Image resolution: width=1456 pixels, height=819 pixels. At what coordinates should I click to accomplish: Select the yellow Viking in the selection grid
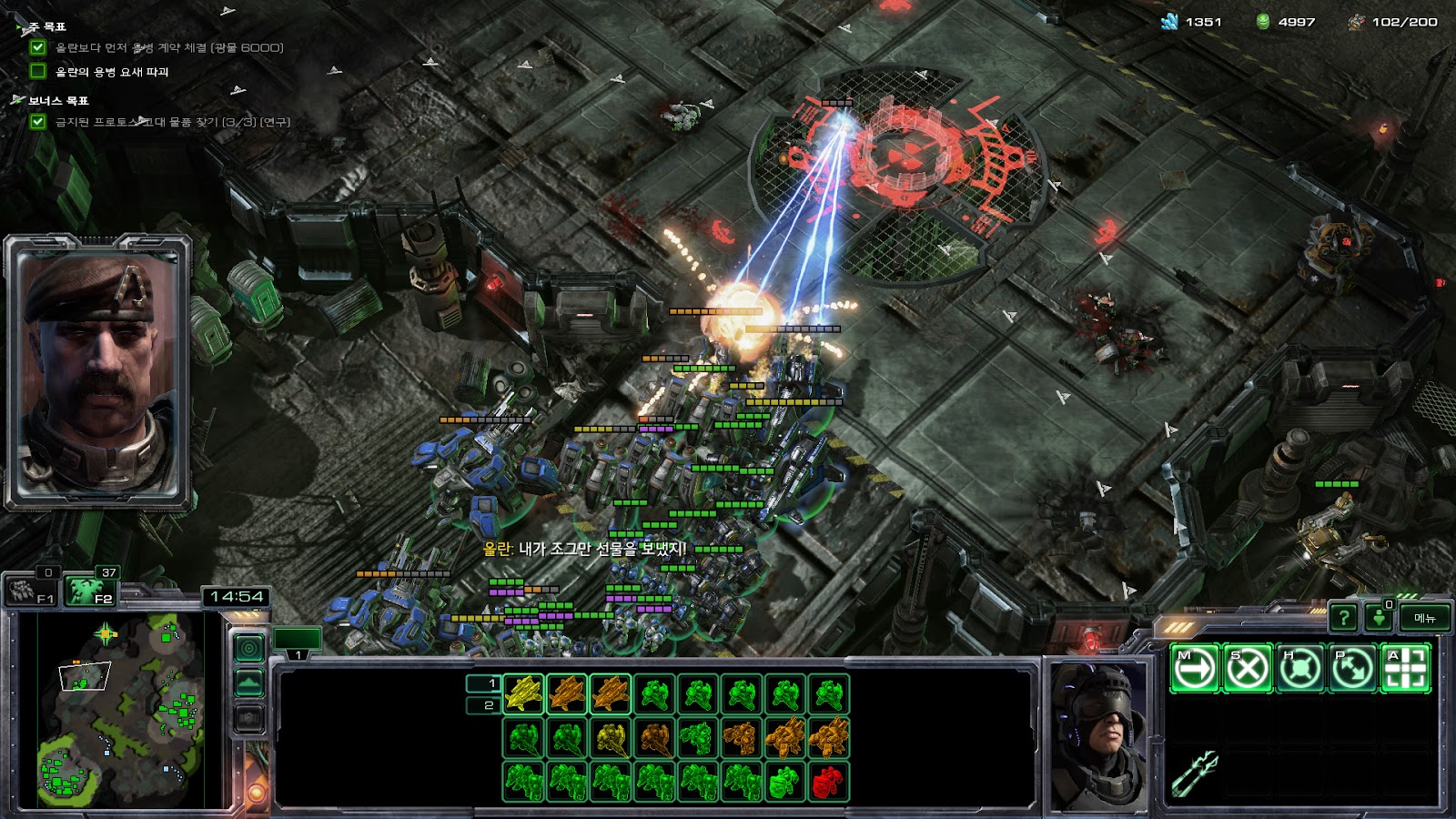(x=523, y=693)
